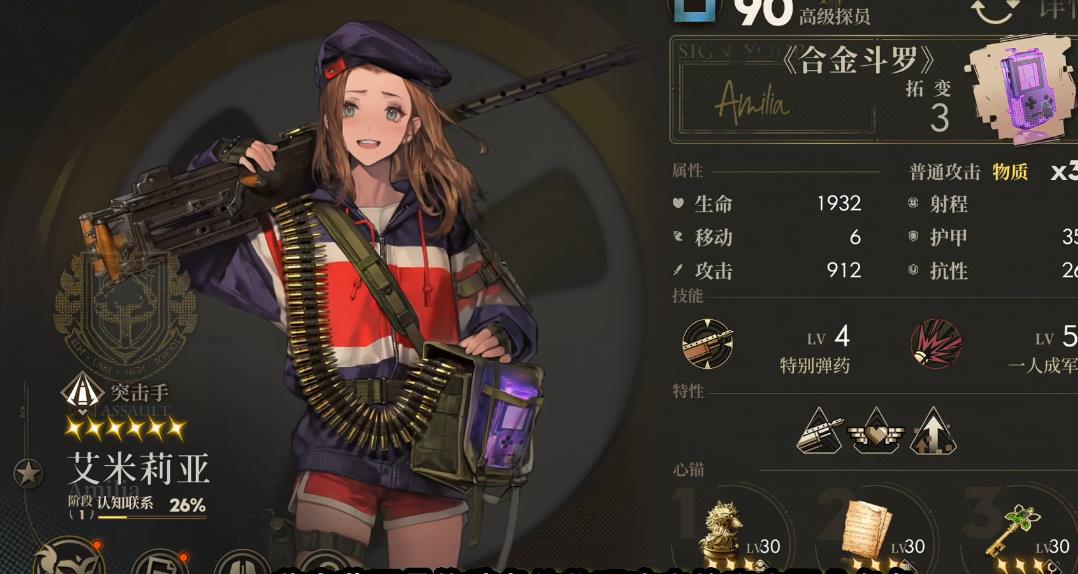Select the 一人成军 red burst skill icon
The width and height of the screenshot is (1078, 574).
click(936, 343)
